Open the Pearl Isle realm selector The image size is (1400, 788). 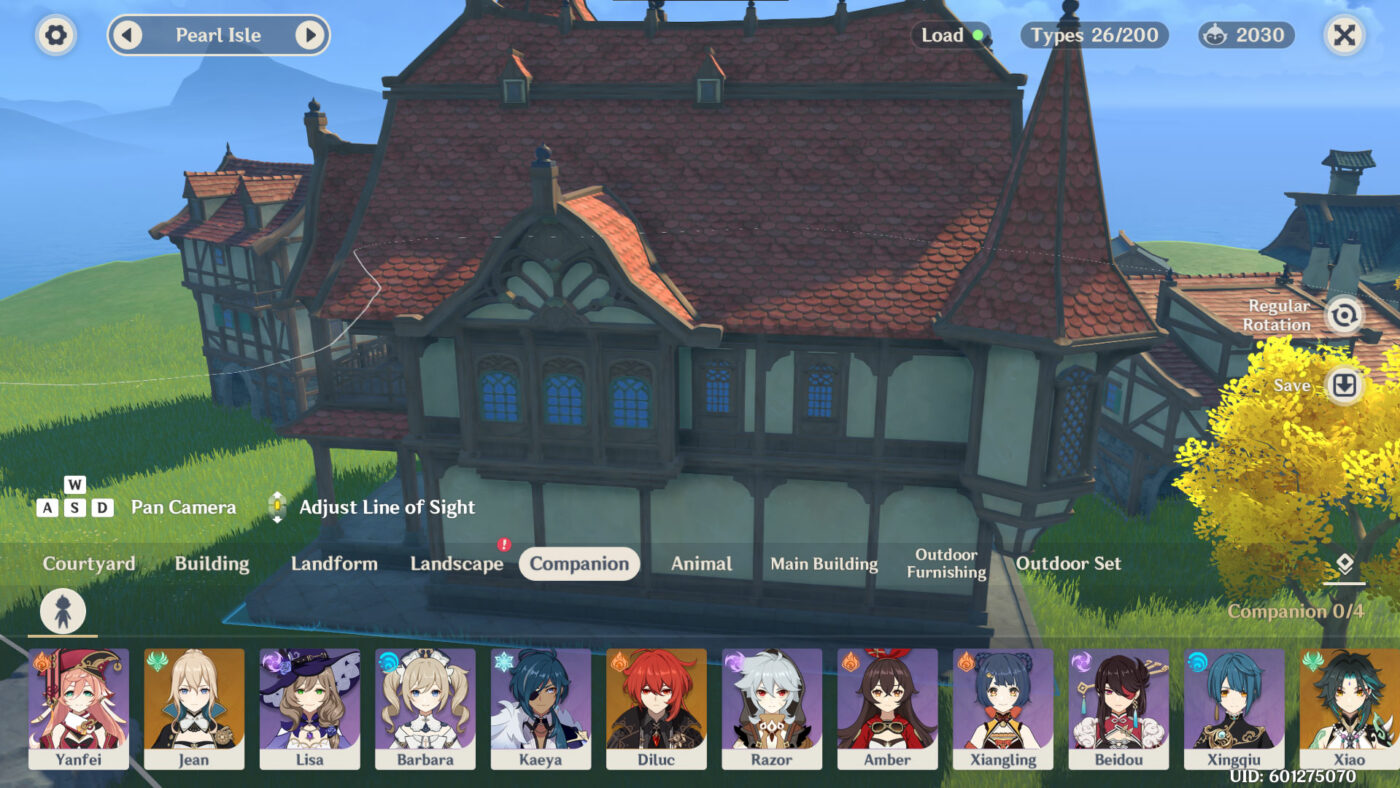coord(219,34)
